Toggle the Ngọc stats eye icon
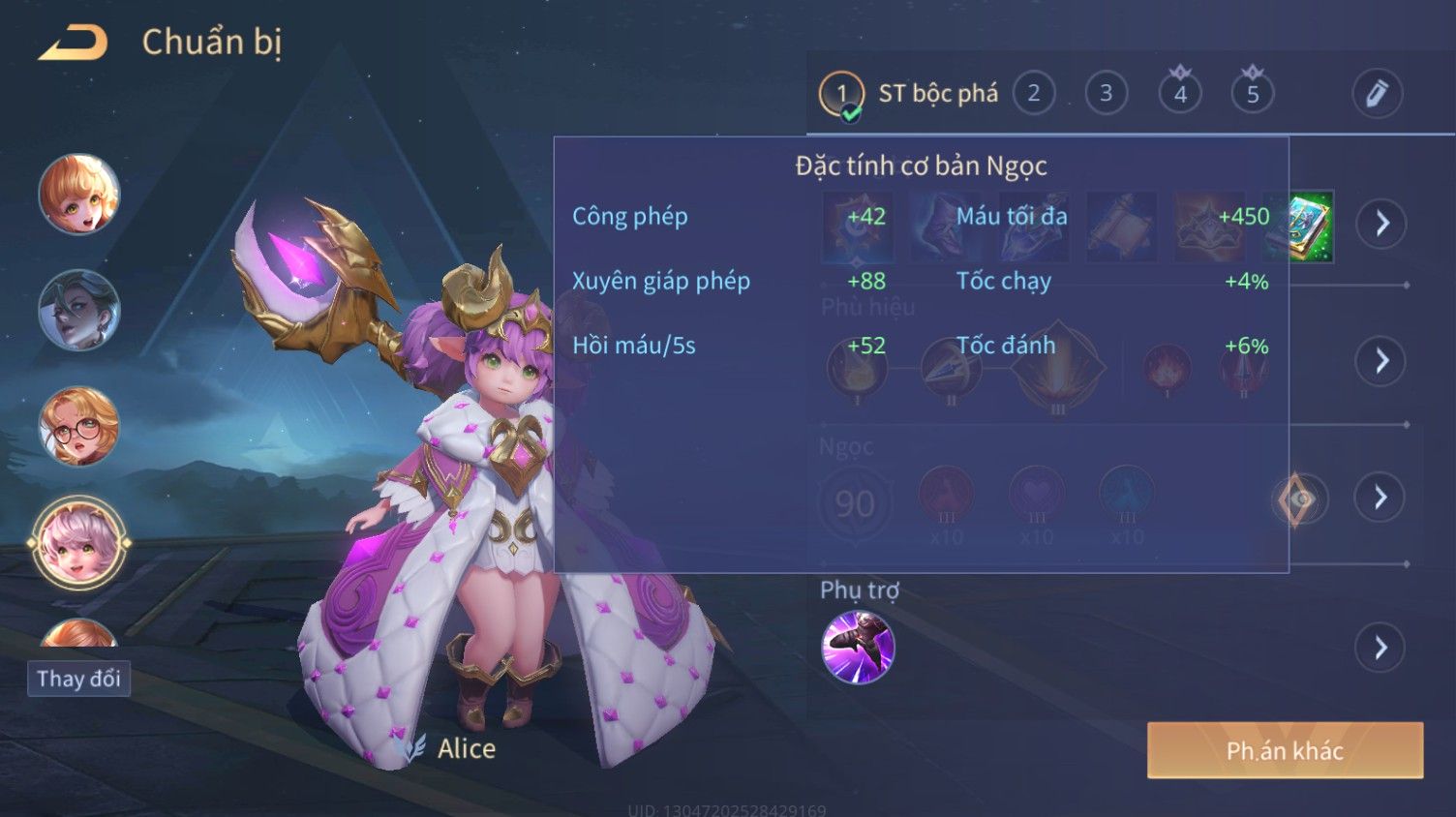 coord(1297,499)
